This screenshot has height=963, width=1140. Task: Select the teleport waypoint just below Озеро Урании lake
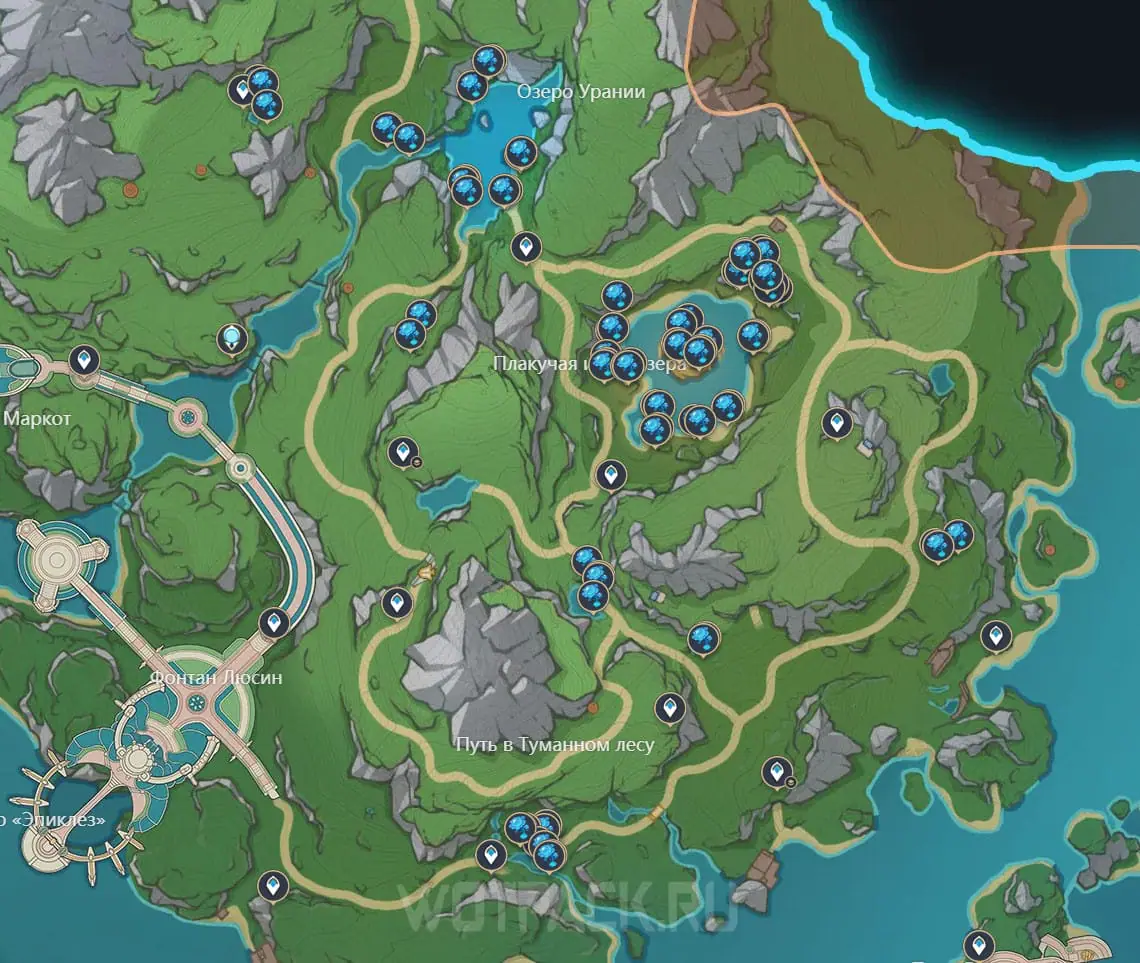(x=525, y=245)
